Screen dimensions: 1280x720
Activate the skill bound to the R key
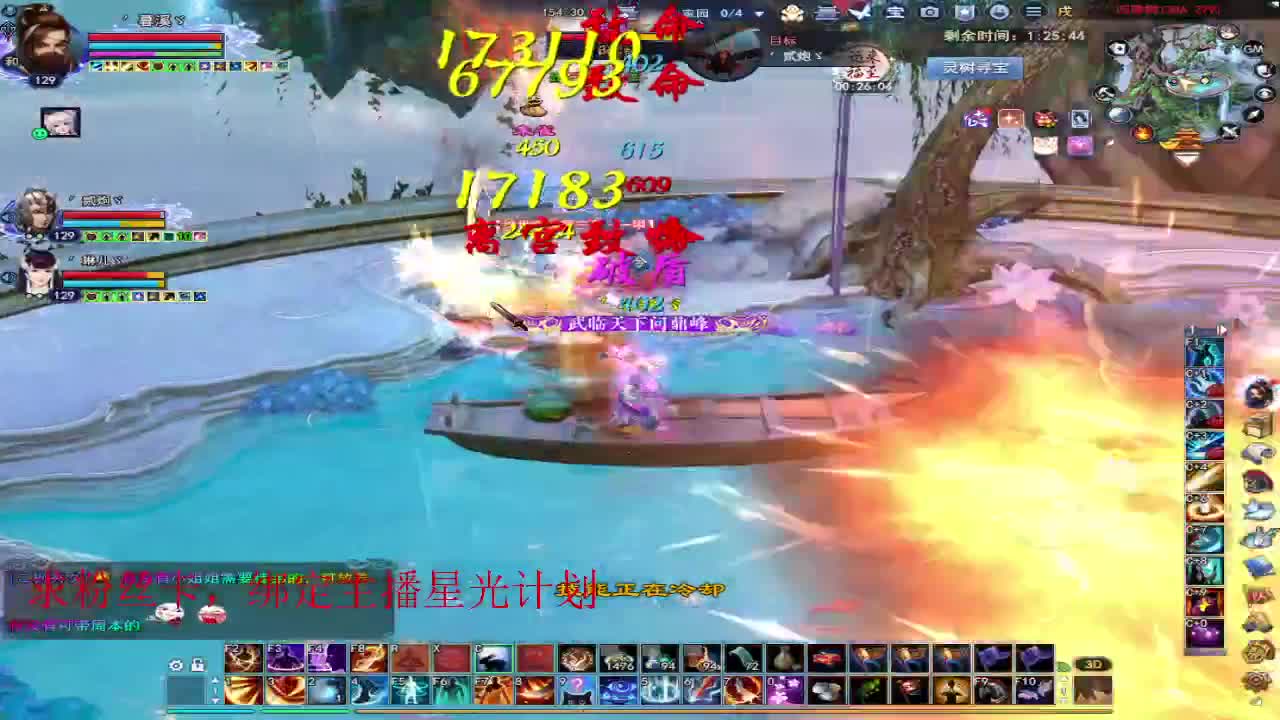click(x=409, y=659)
